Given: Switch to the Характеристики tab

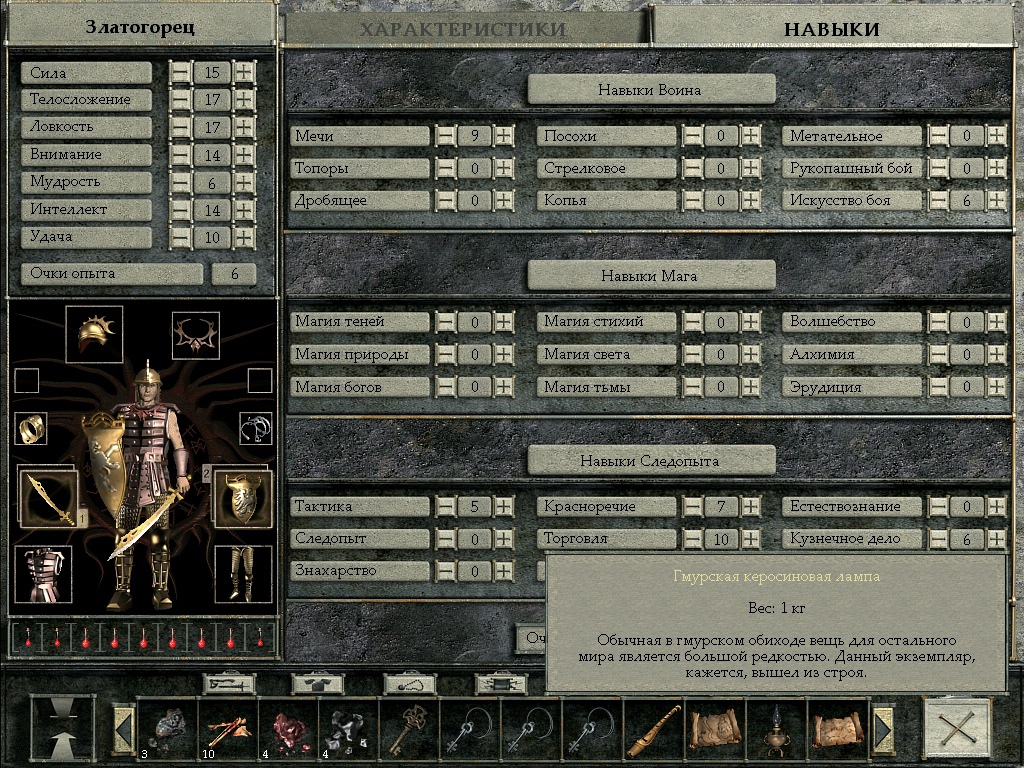Looking at the screenshot, I should (x=464, y=28).
